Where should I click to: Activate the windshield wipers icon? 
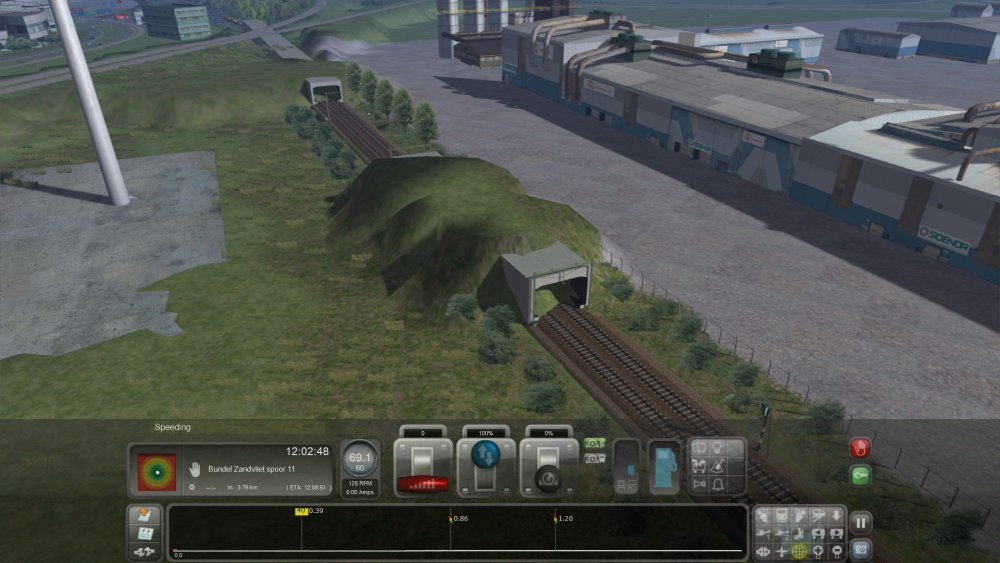(x=718, y=466)
